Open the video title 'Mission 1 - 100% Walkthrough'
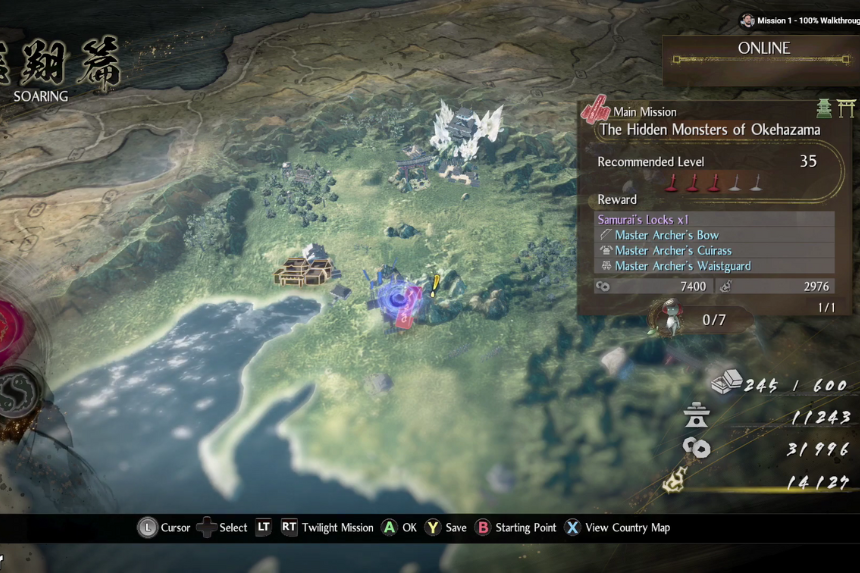The height and width of the screenshot is (573, 860). 798,20
